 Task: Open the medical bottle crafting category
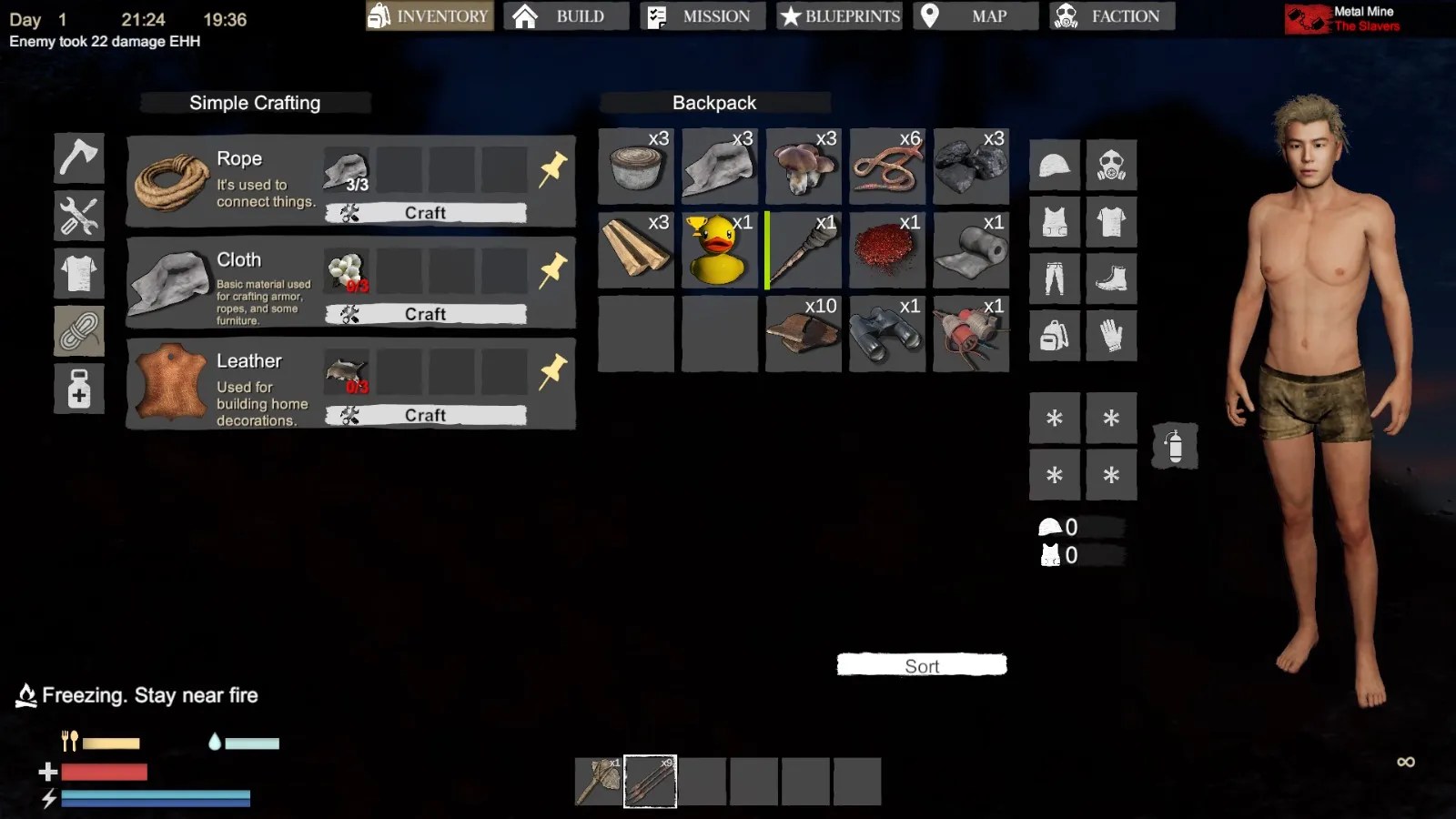tap(78, 389)
